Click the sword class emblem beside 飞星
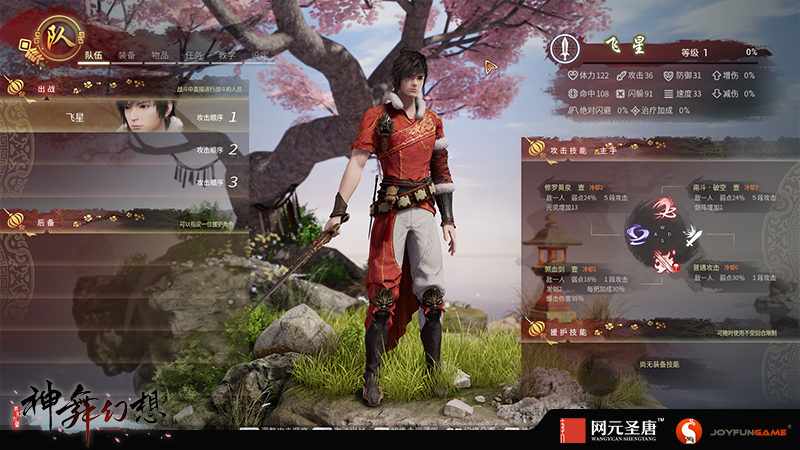Screen dimensions: 800x450 (565, 48)
